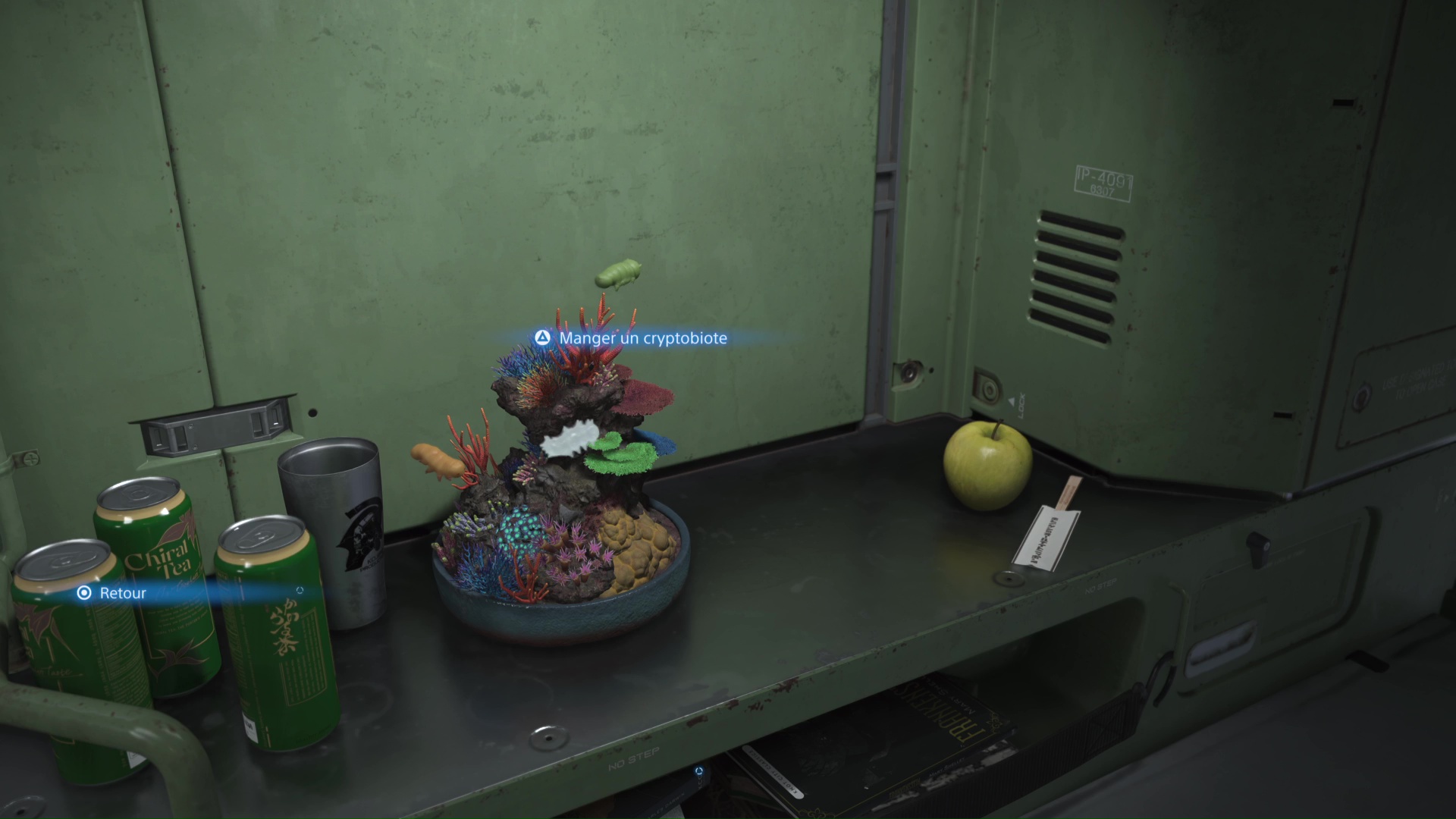Click the triangle button prompt icon
The width and height of the screenshot is (1456, 819).
point(542,338)
